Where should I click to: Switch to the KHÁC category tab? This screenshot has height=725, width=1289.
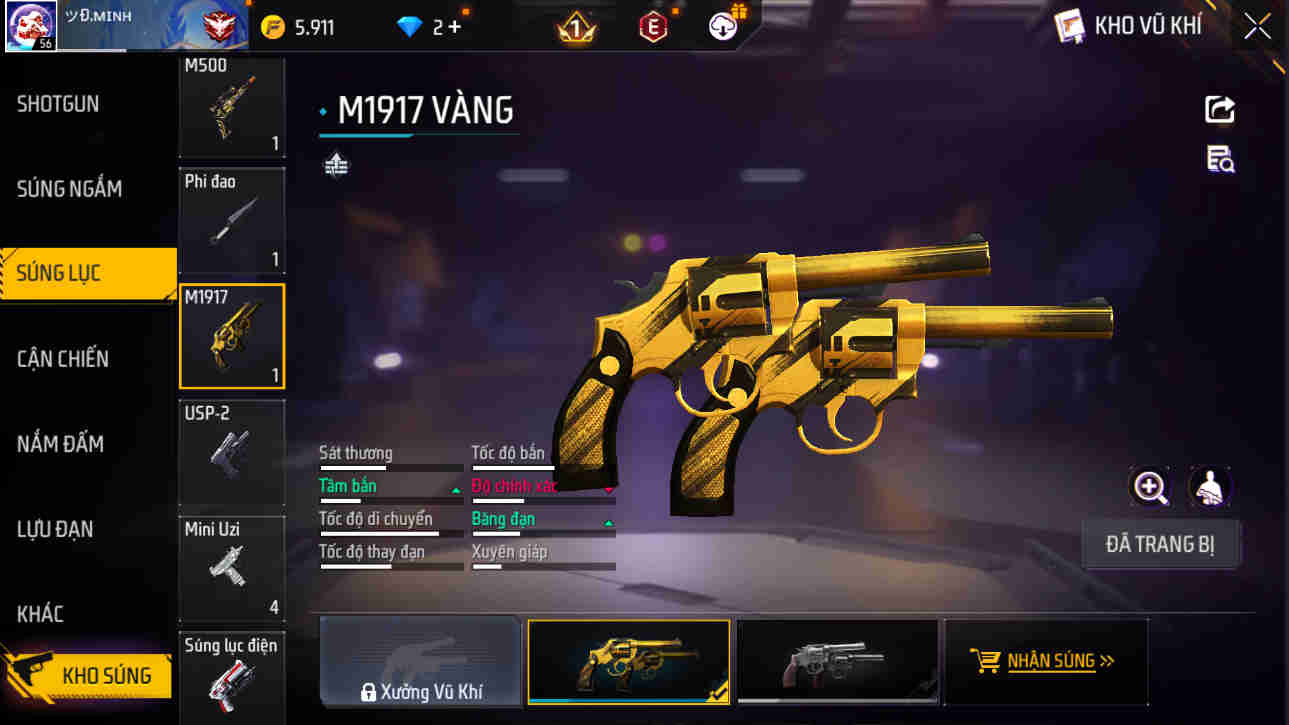pyautogui.click(x=42, y=614)
